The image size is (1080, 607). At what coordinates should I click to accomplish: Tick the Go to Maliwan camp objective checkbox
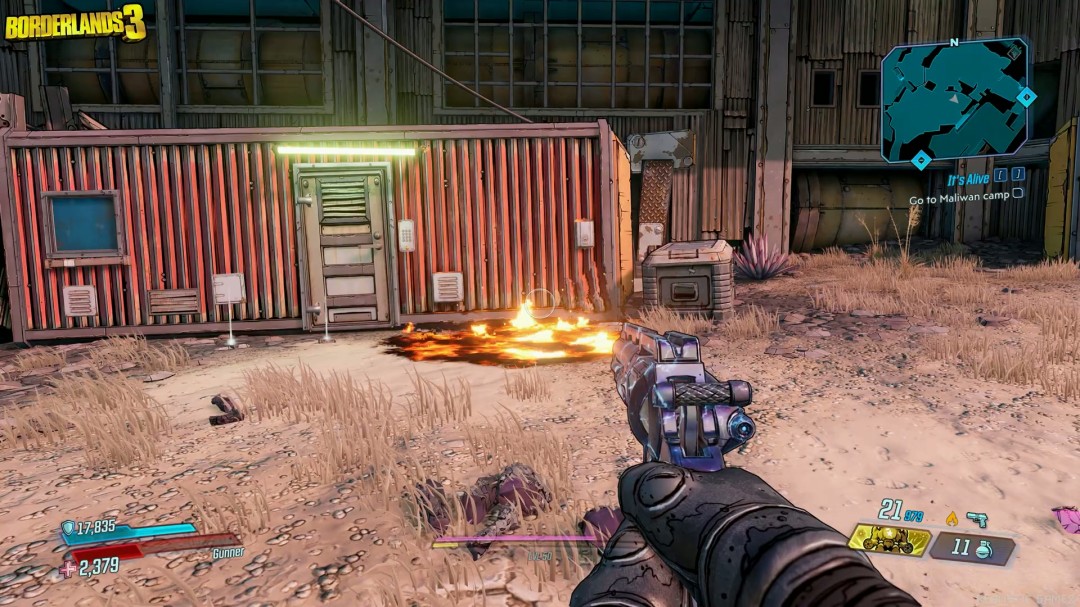[x=1018, y=193]
